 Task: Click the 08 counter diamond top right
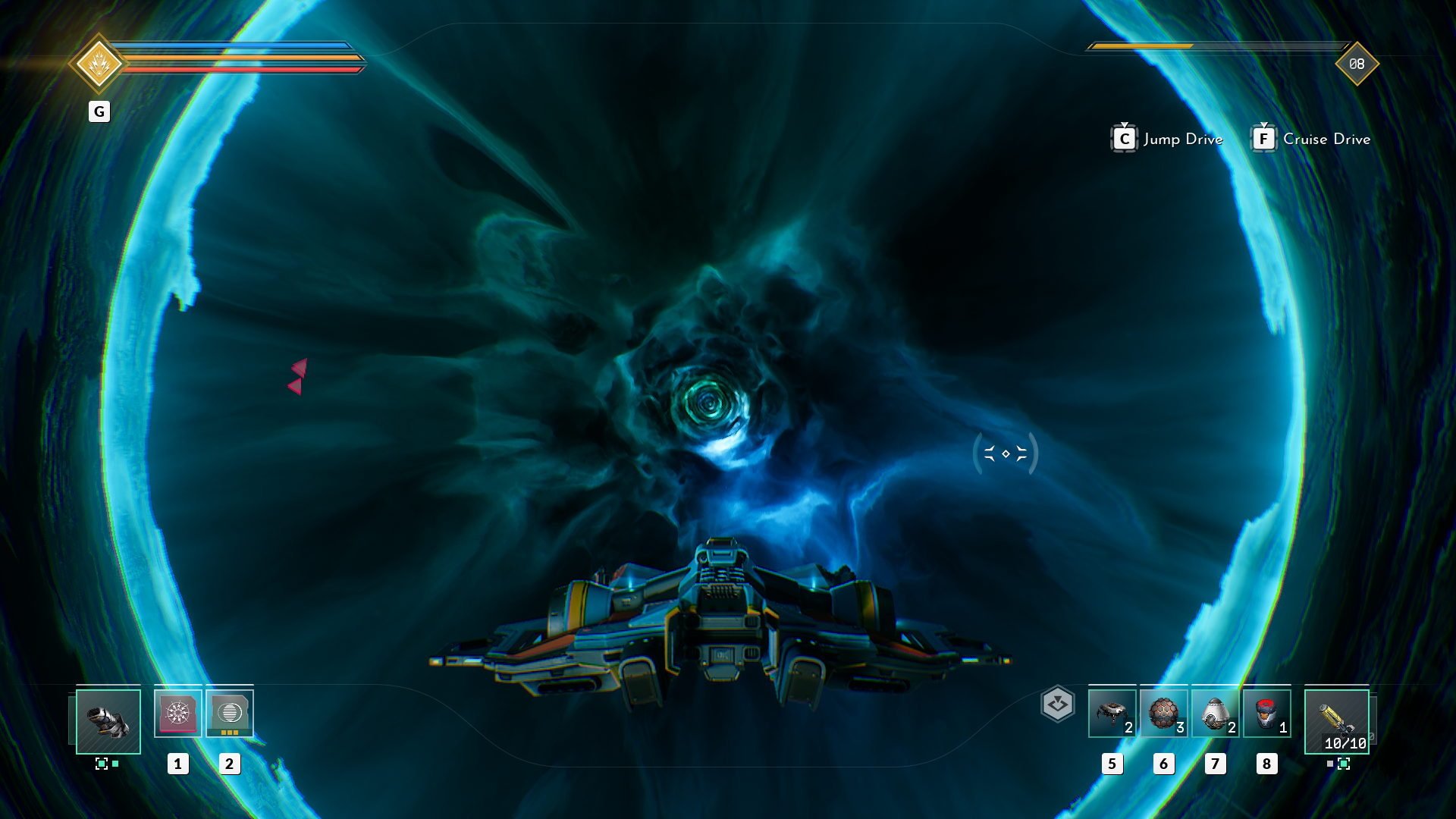(1356, 65)
